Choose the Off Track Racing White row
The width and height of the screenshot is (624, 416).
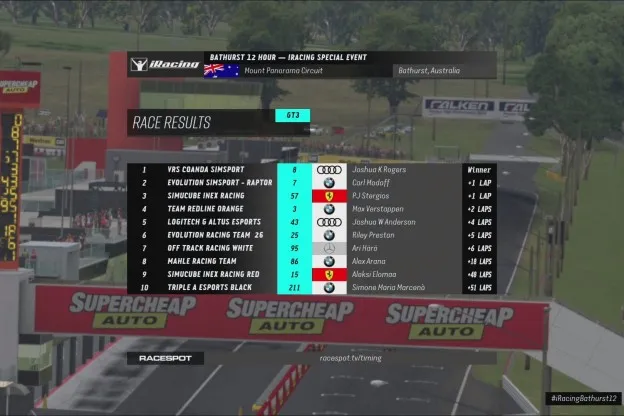coord(310,248)
